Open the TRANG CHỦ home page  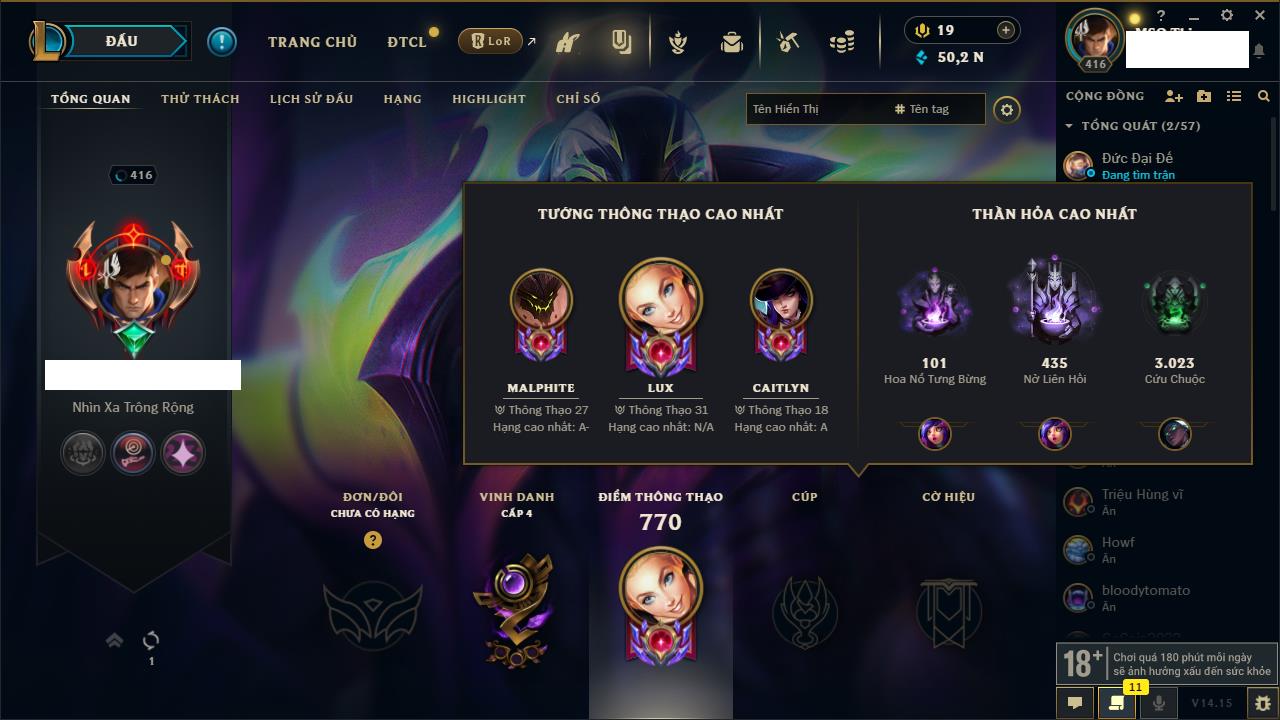tap(312, 42)
